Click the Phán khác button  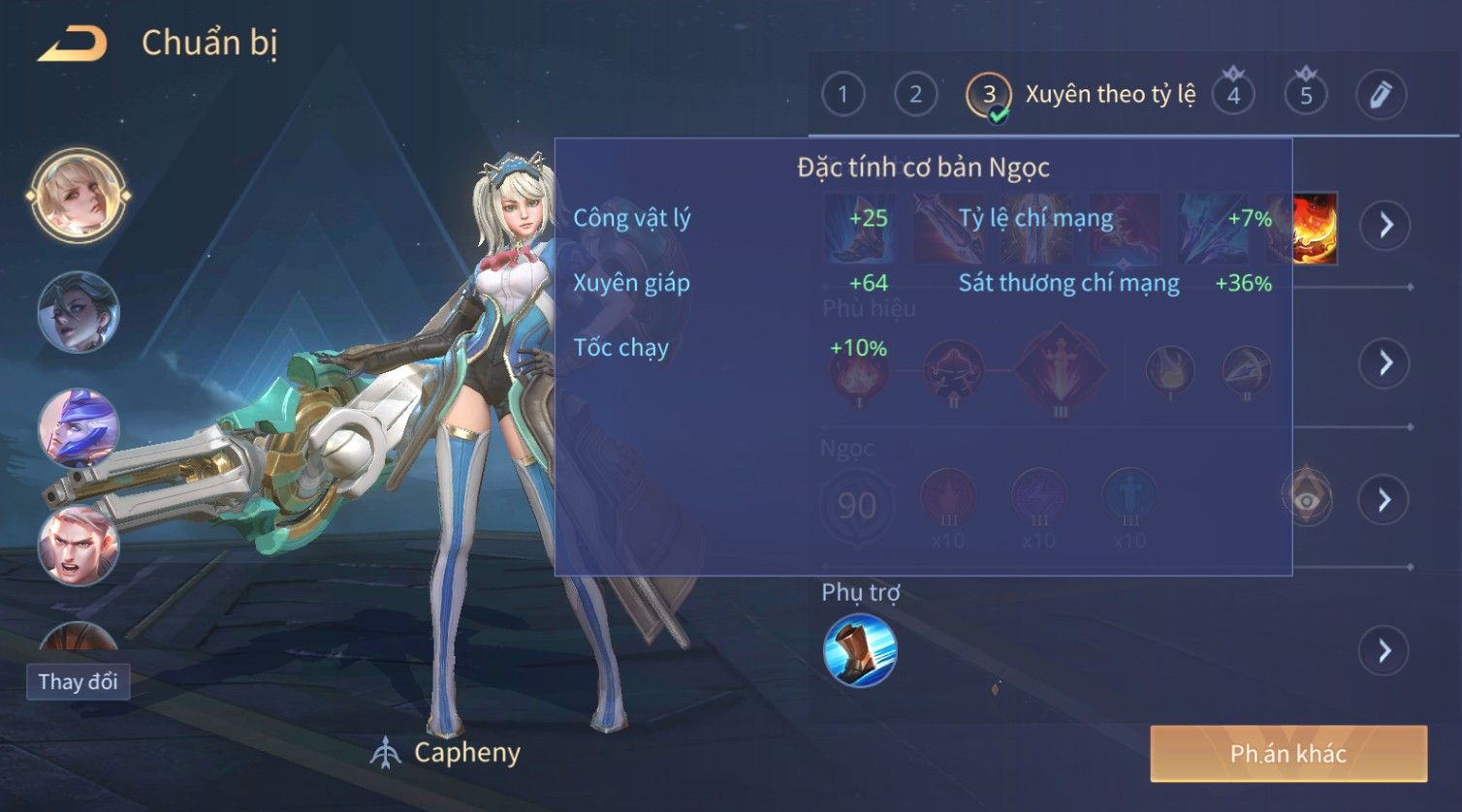tap(1288, 754)
